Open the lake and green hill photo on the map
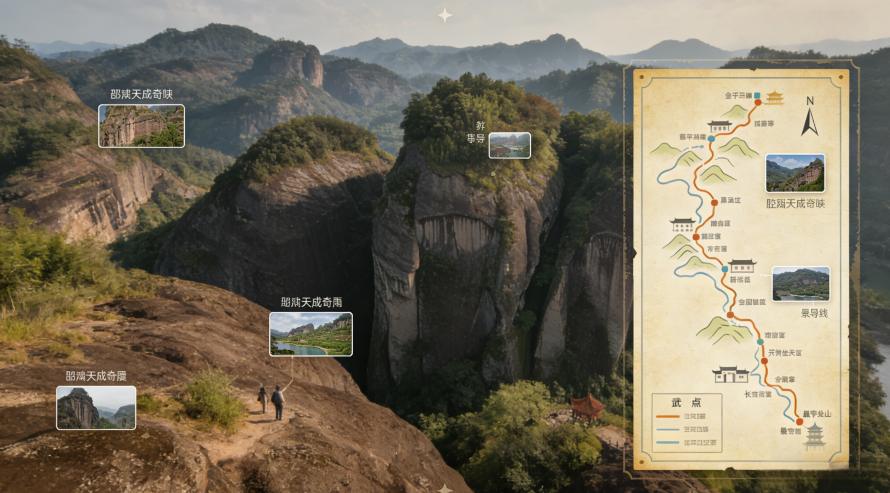This screenshot has height=493, width=890. [800, 284]
